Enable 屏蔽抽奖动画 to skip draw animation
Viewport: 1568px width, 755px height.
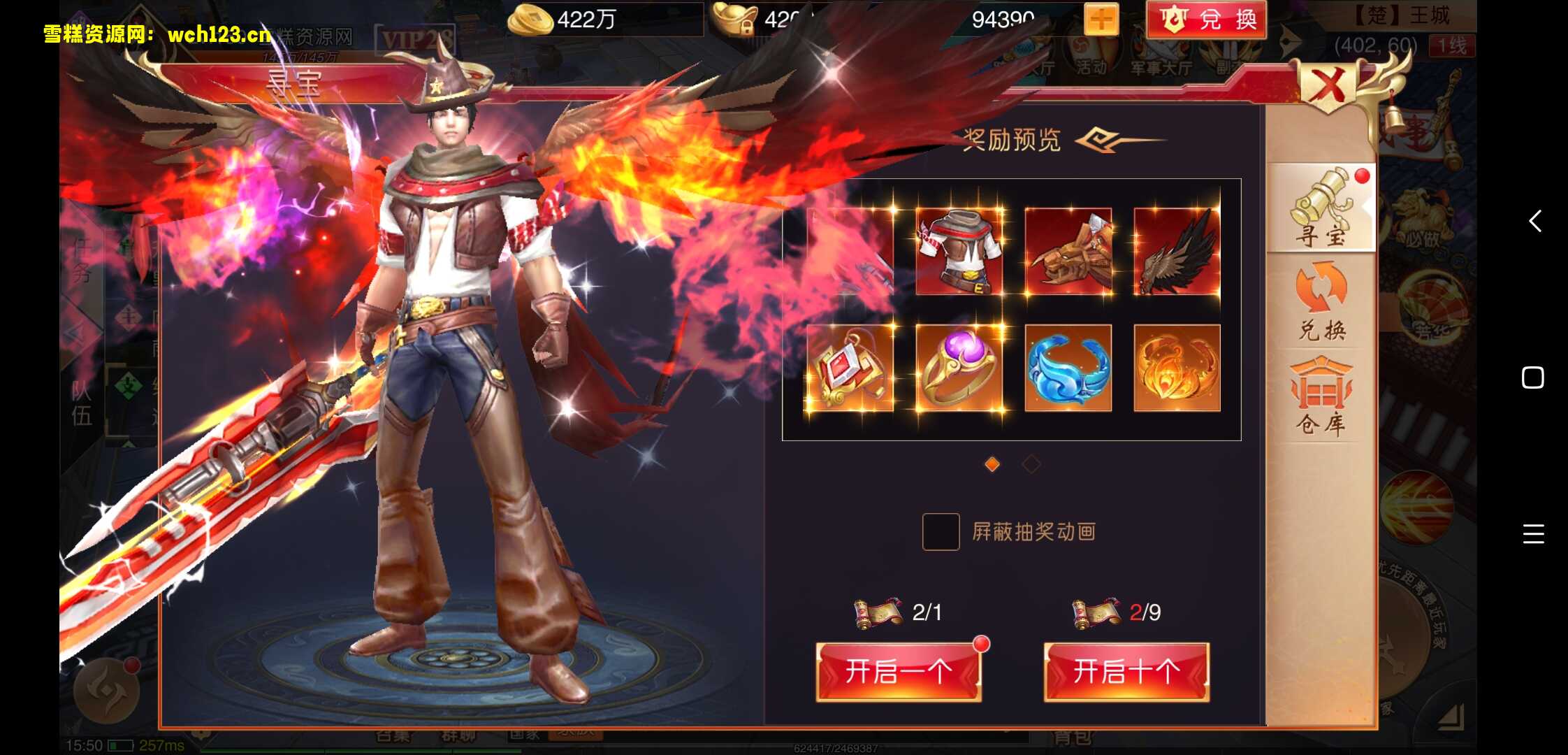(x=943, y=532)
